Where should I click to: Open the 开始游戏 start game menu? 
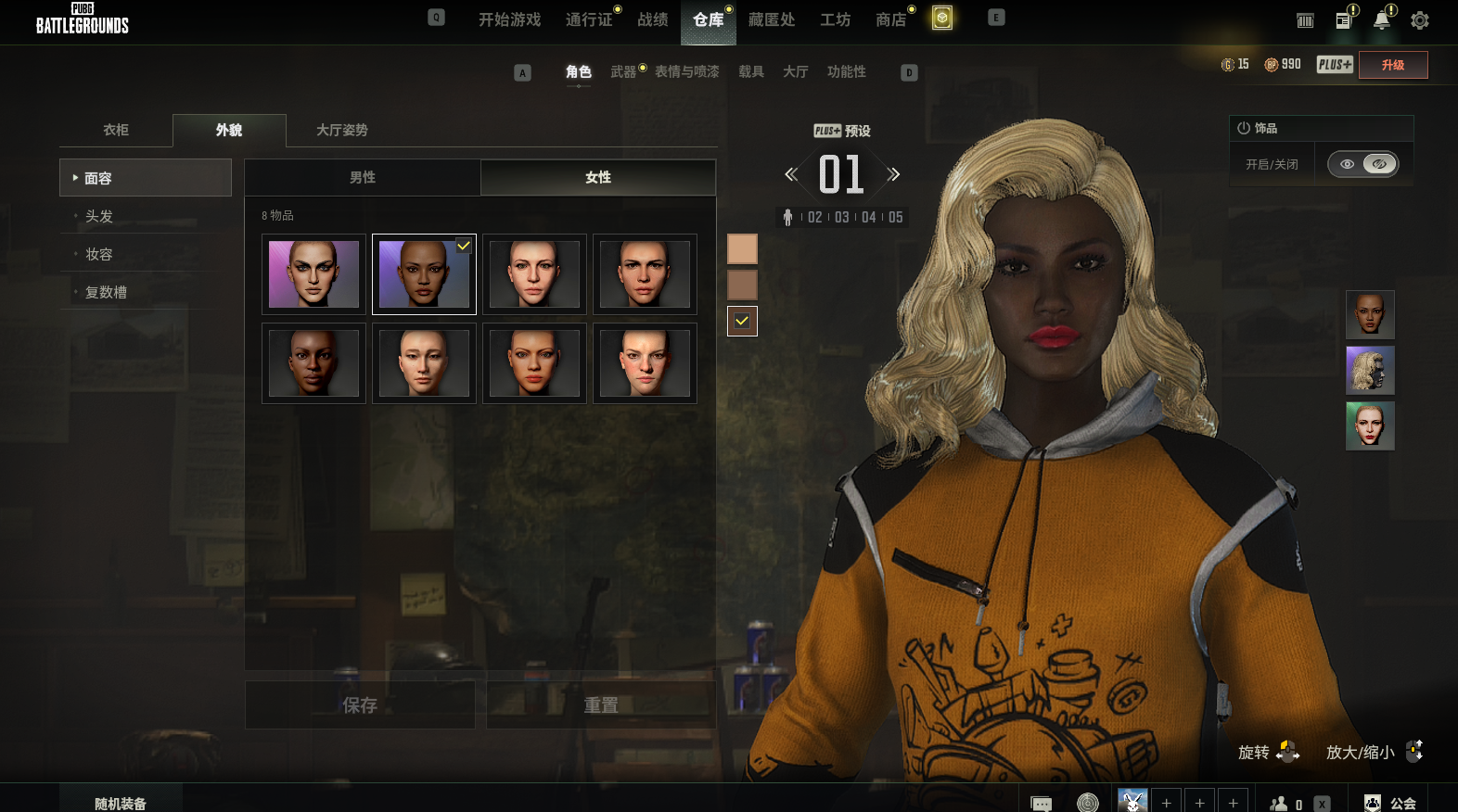click(x=509, y=19)
